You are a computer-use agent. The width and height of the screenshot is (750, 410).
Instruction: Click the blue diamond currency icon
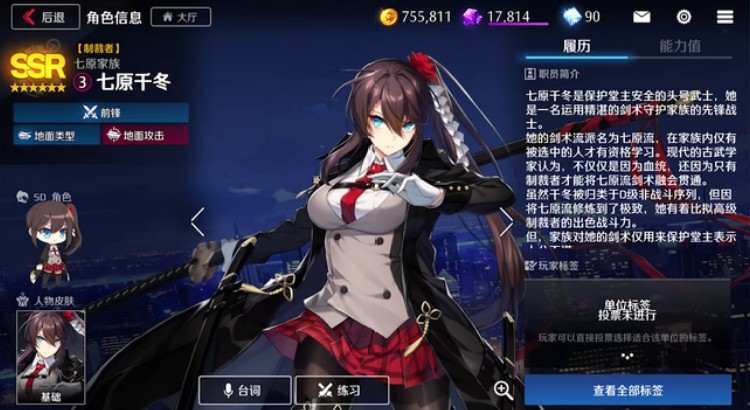571,16
